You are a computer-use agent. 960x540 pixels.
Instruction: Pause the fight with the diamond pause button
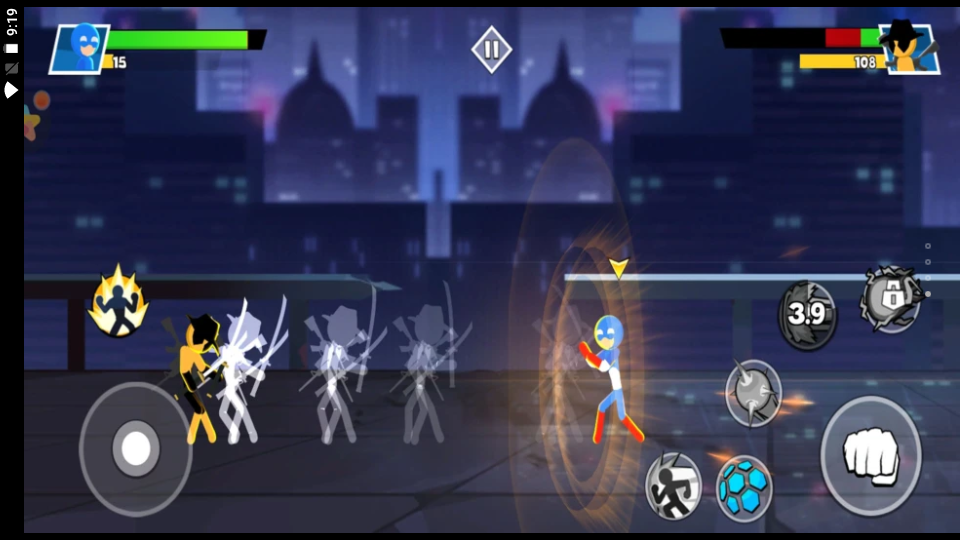(491, 49)
